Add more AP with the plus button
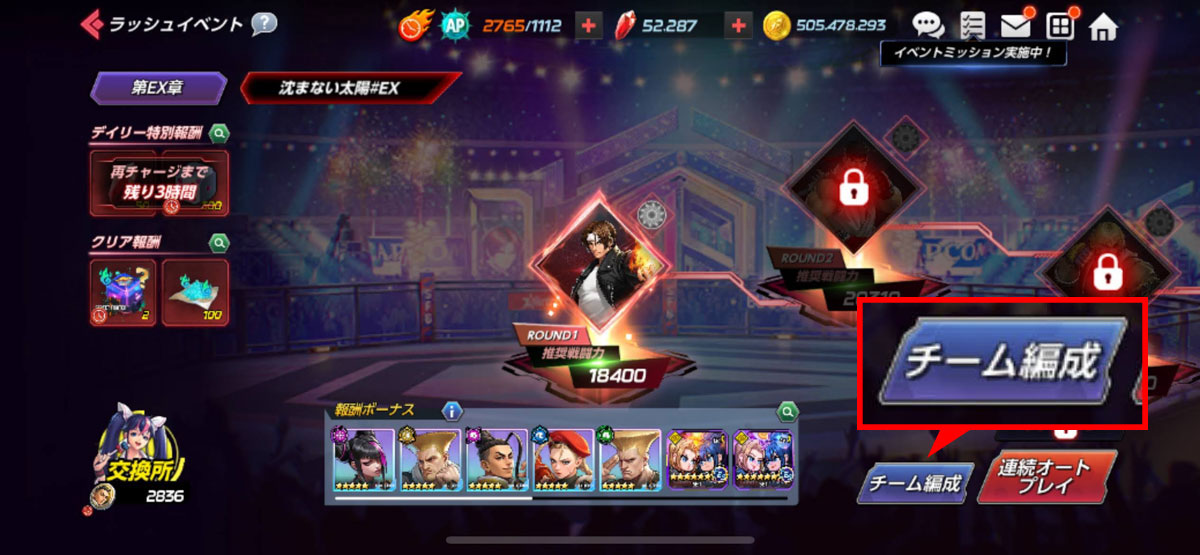 coord(589,26)
